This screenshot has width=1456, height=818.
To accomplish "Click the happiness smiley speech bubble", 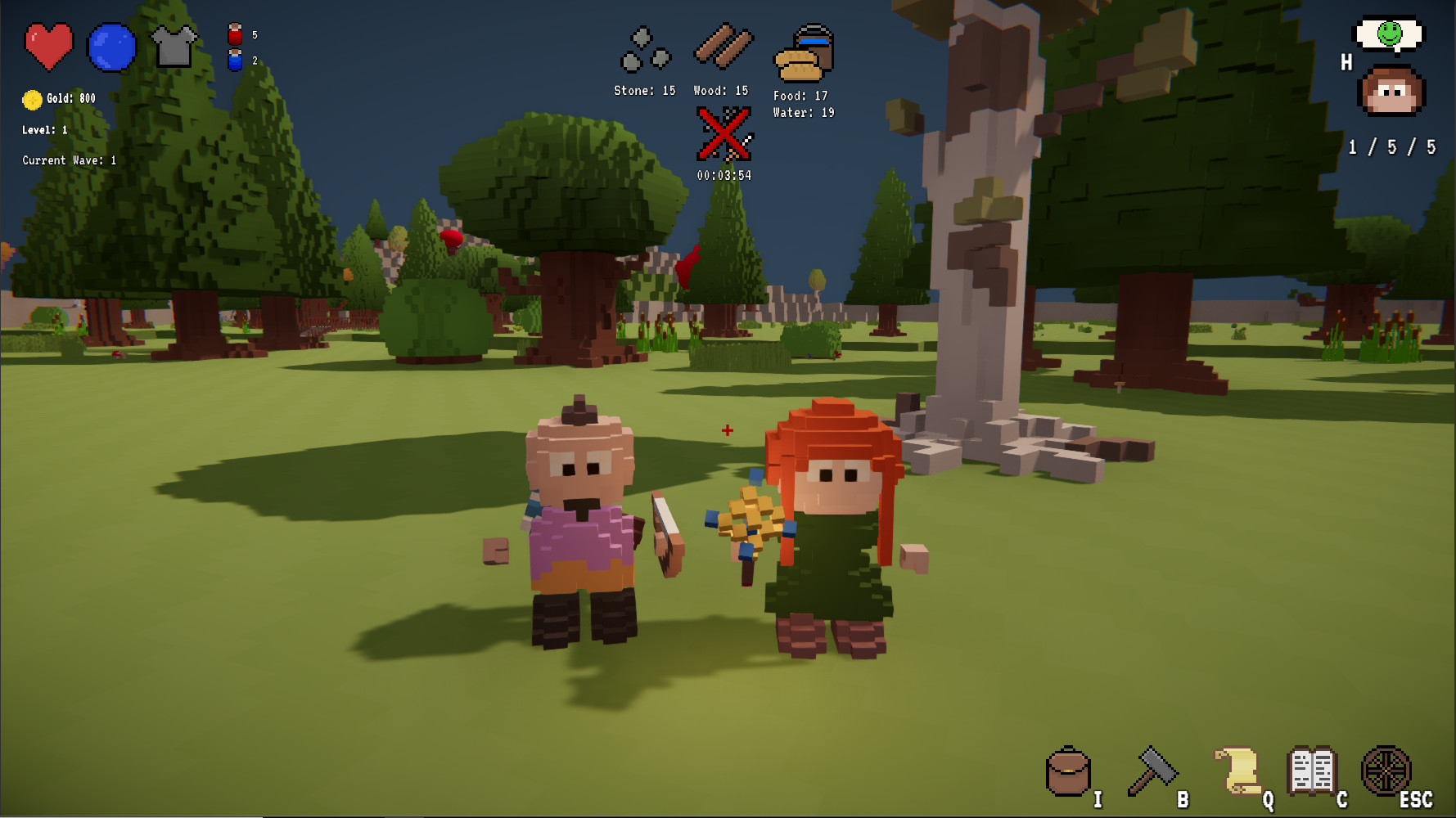I will click(1389, 34).
